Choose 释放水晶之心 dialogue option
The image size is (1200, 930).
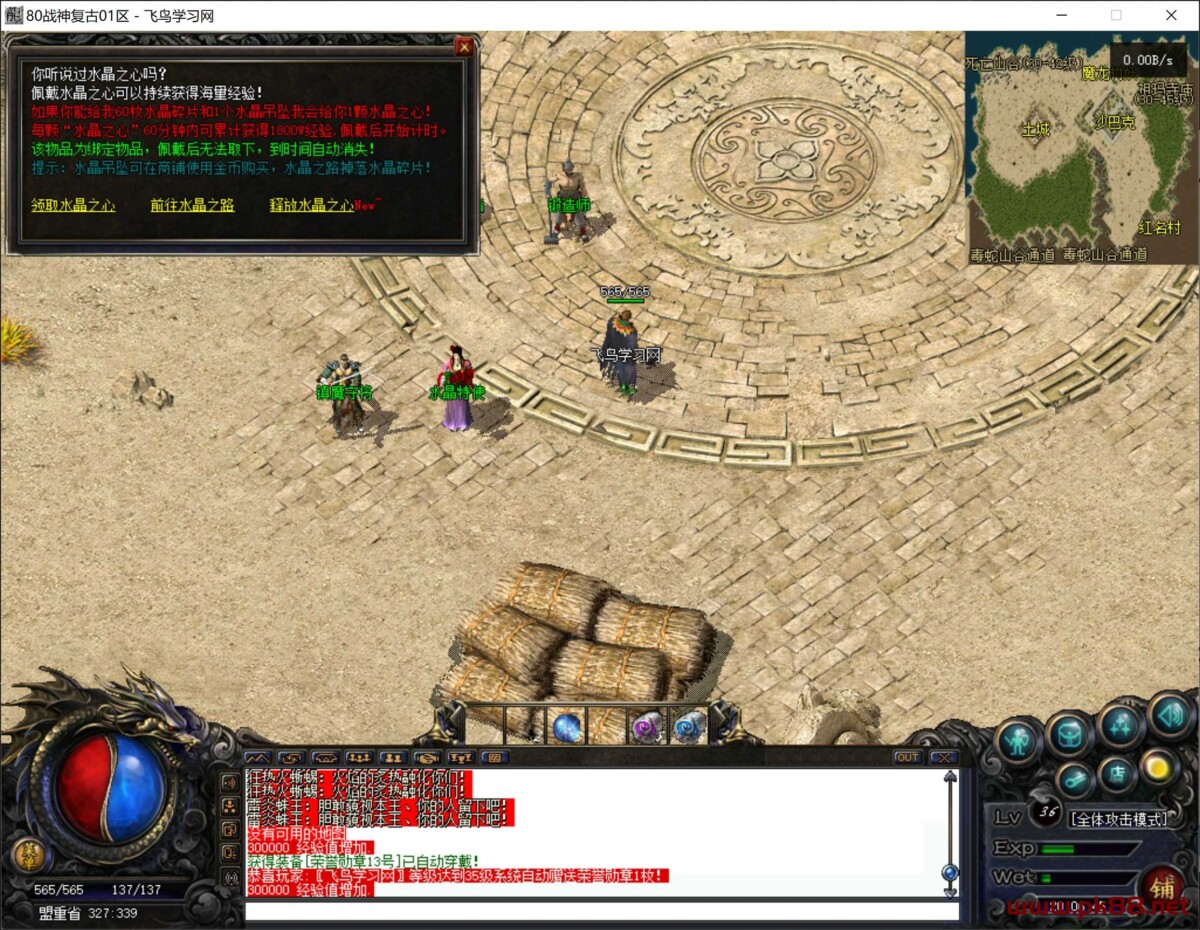[312, 205]
